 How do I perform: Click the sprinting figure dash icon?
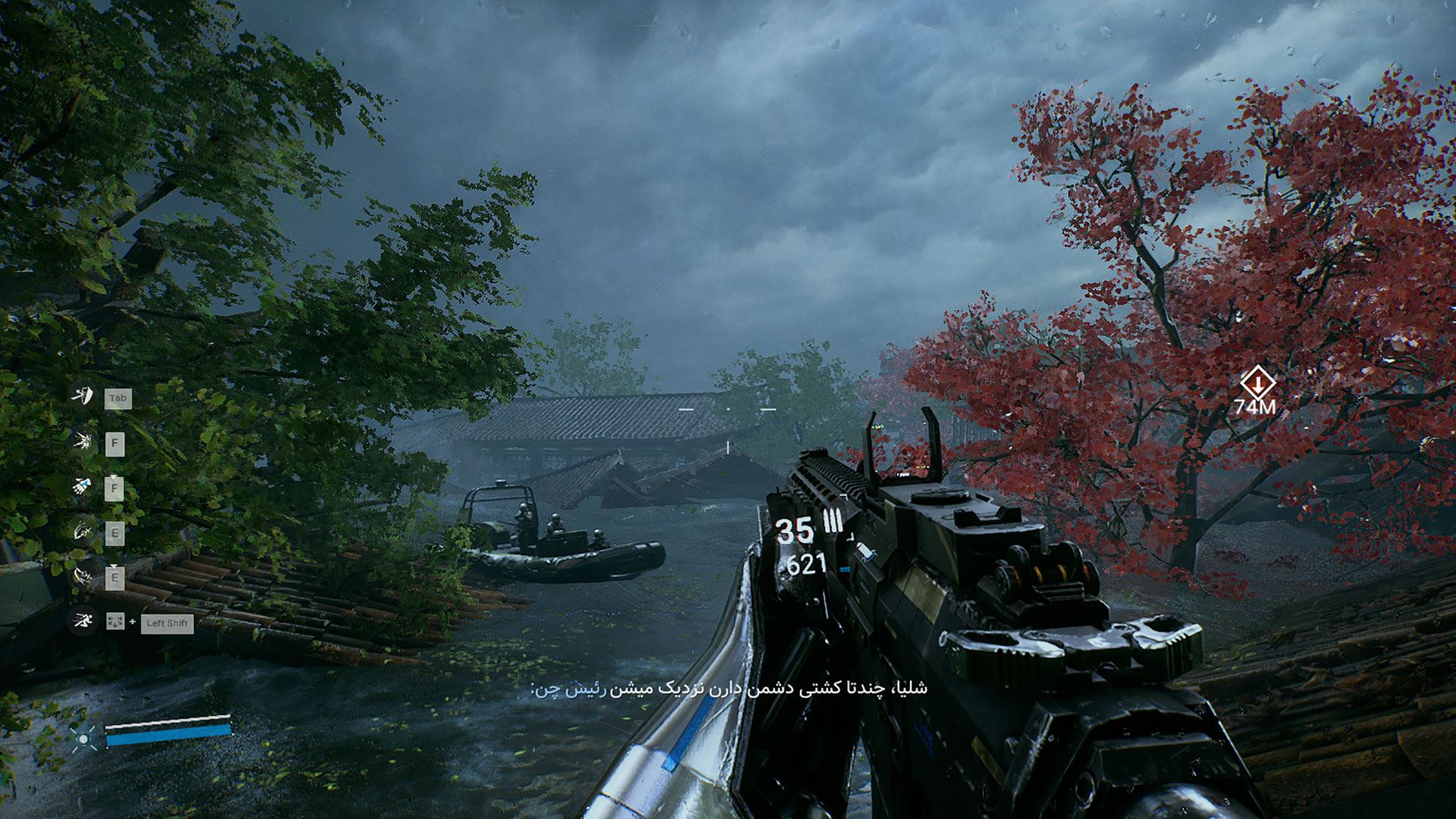tap(82, 622)
